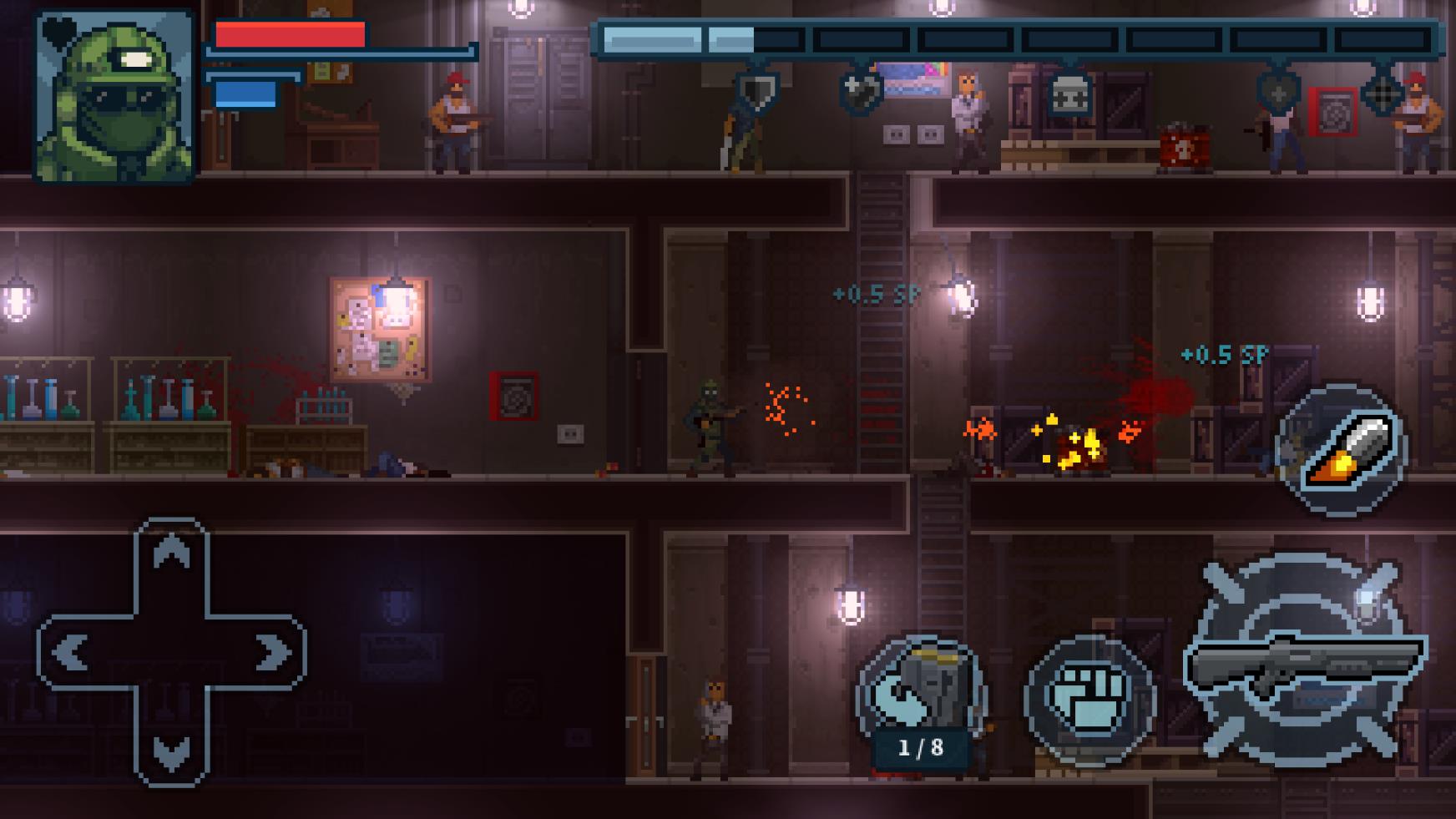
Task: Use the fist melee attack button
Action: coord(1089,700)
